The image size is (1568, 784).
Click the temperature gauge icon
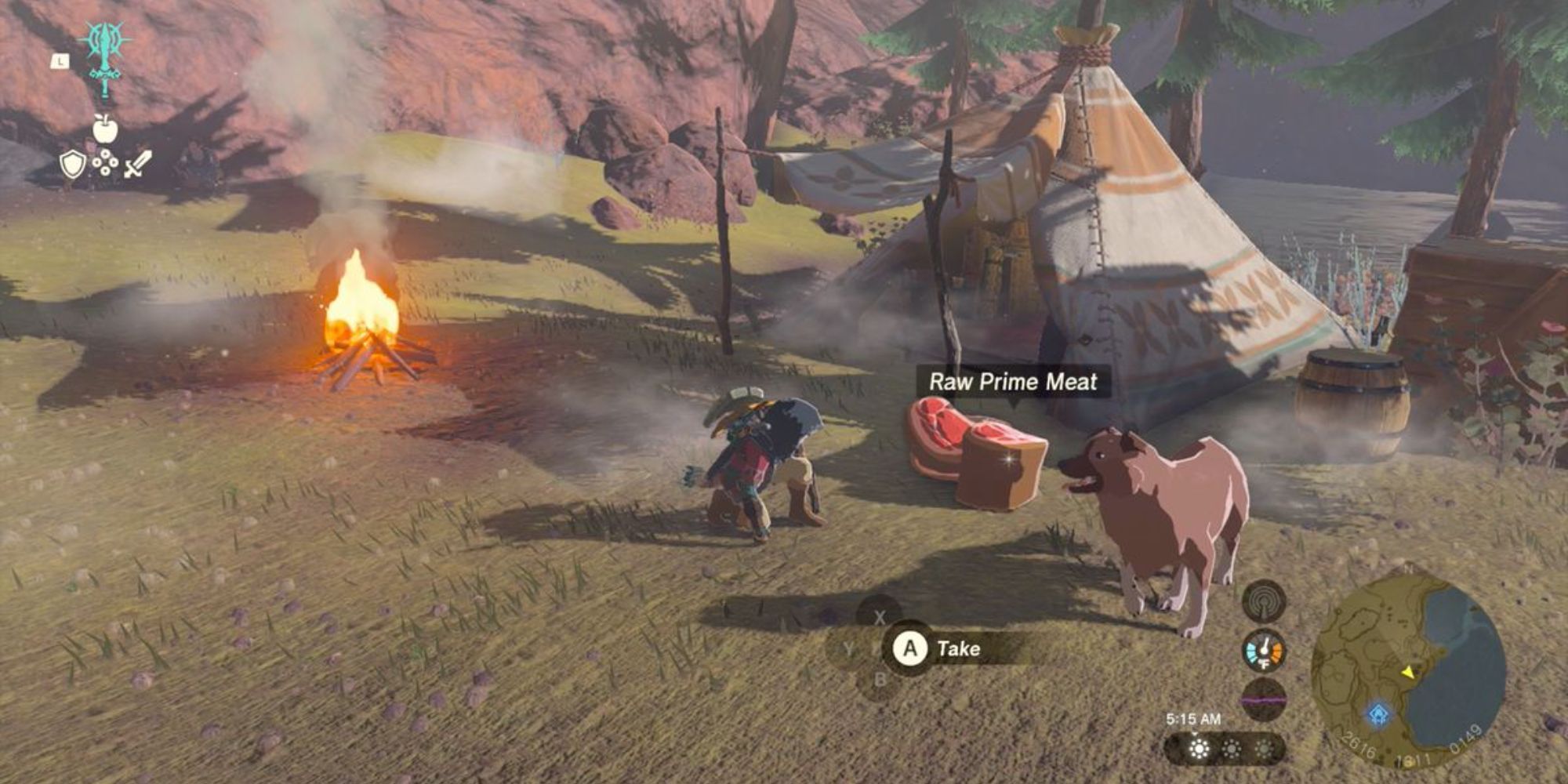[x=1264, y=650]
